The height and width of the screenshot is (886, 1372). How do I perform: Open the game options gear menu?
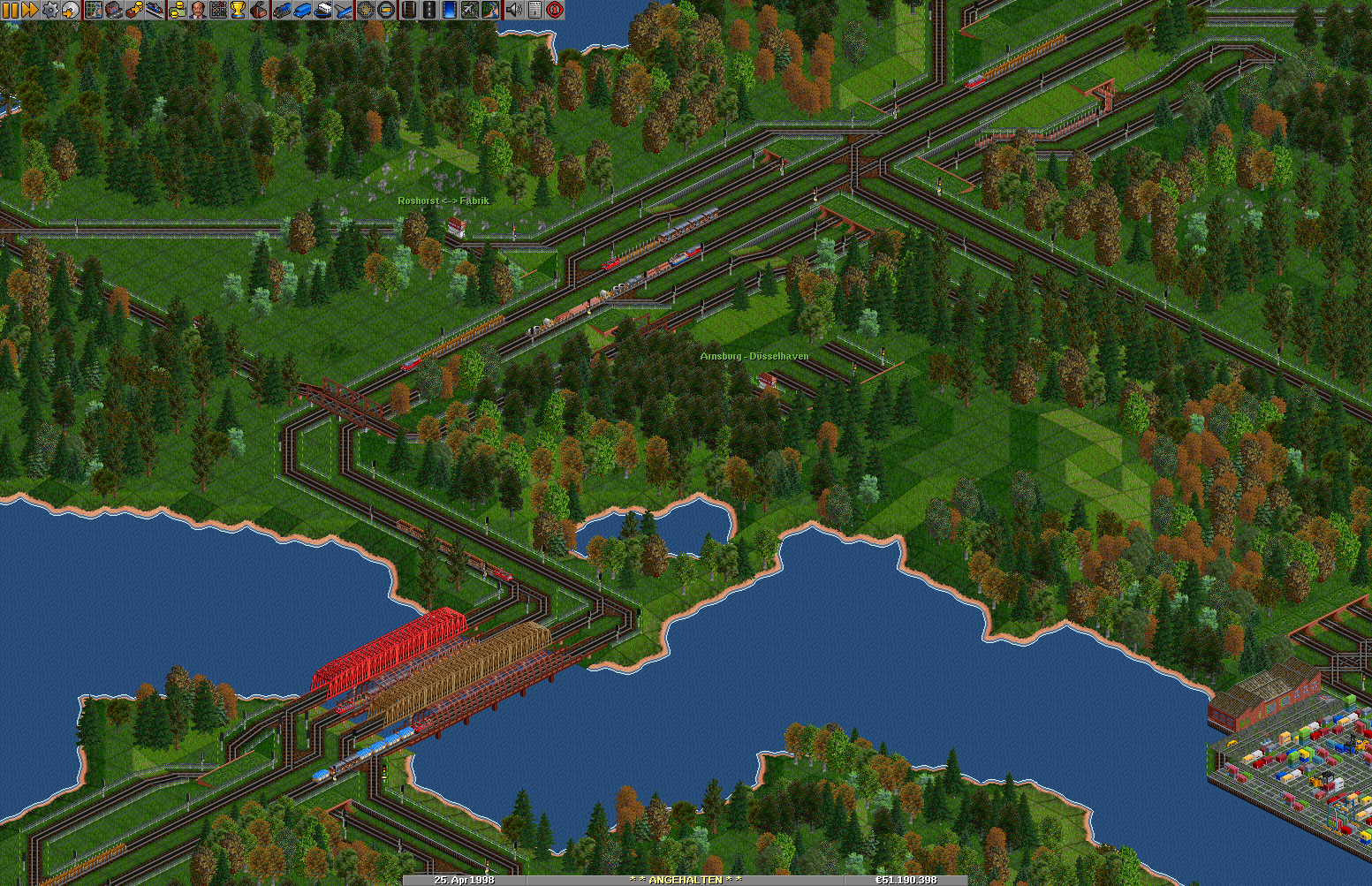[x=50, y=10]
